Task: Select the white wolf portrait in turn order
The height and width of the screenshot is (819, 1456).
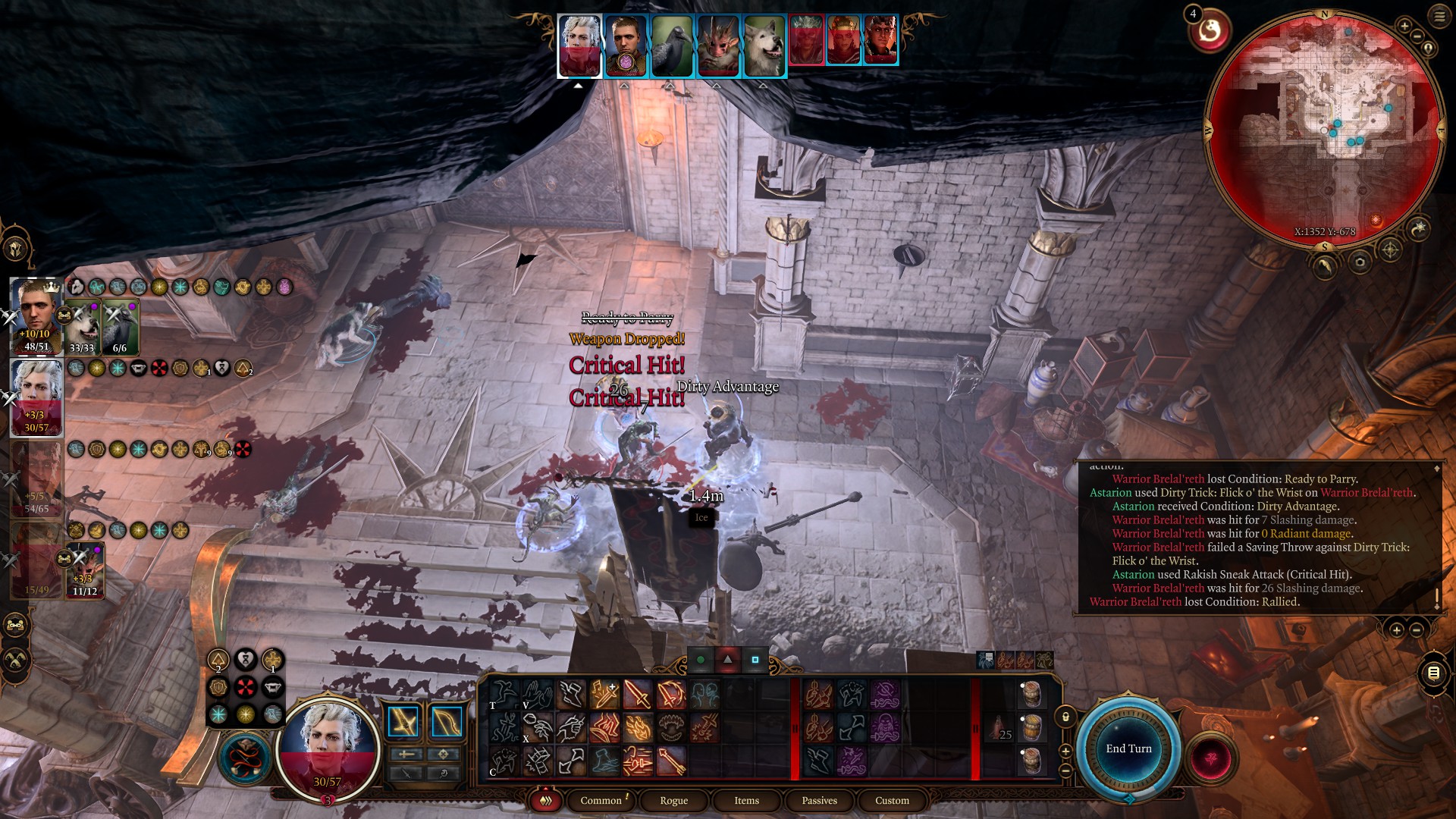Action: click(764, 45)
